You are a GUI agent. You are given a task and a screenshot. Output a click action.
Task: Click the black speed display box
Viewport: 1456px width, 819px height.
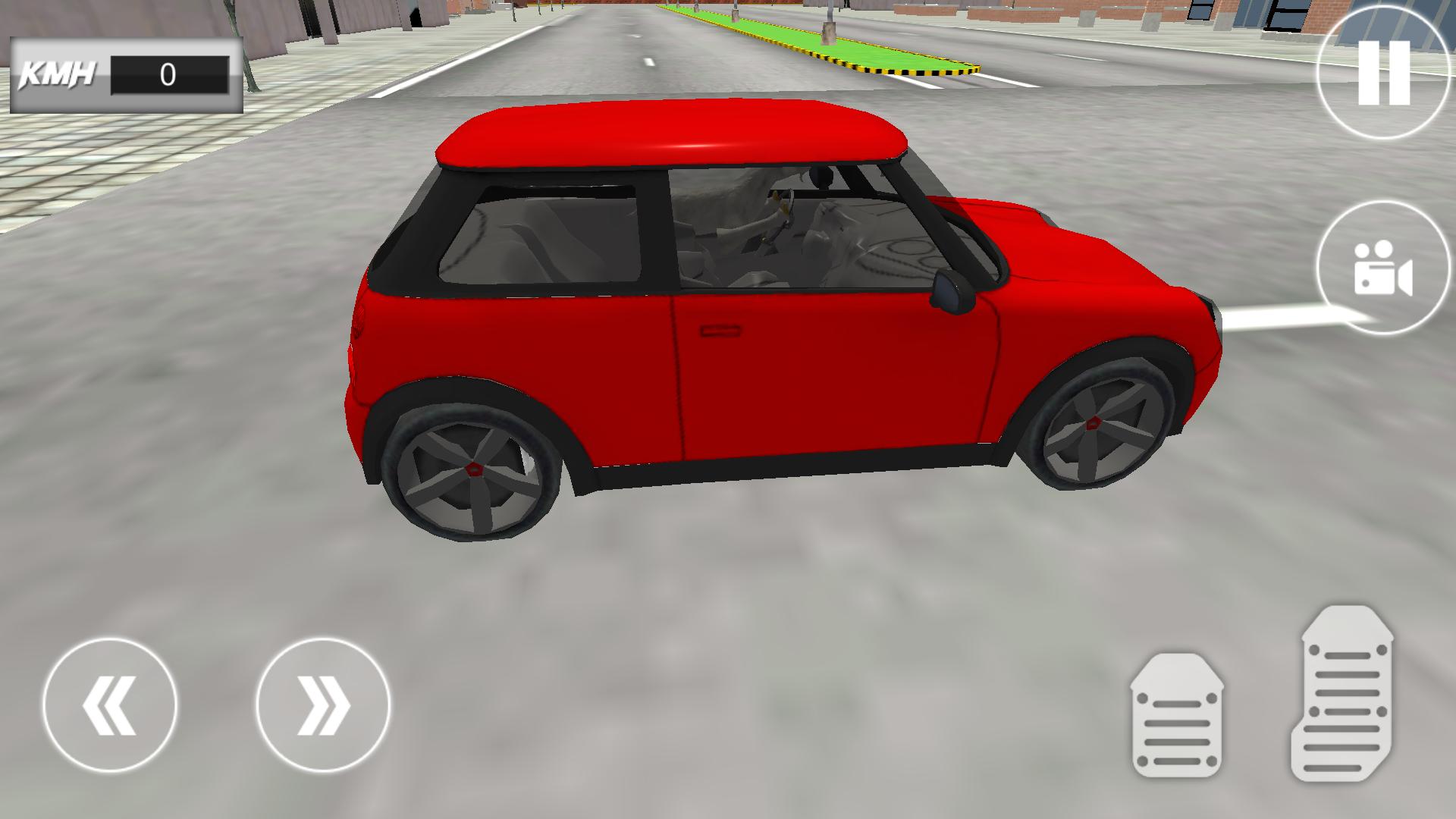pyautogui.click(x=168, y=74)
